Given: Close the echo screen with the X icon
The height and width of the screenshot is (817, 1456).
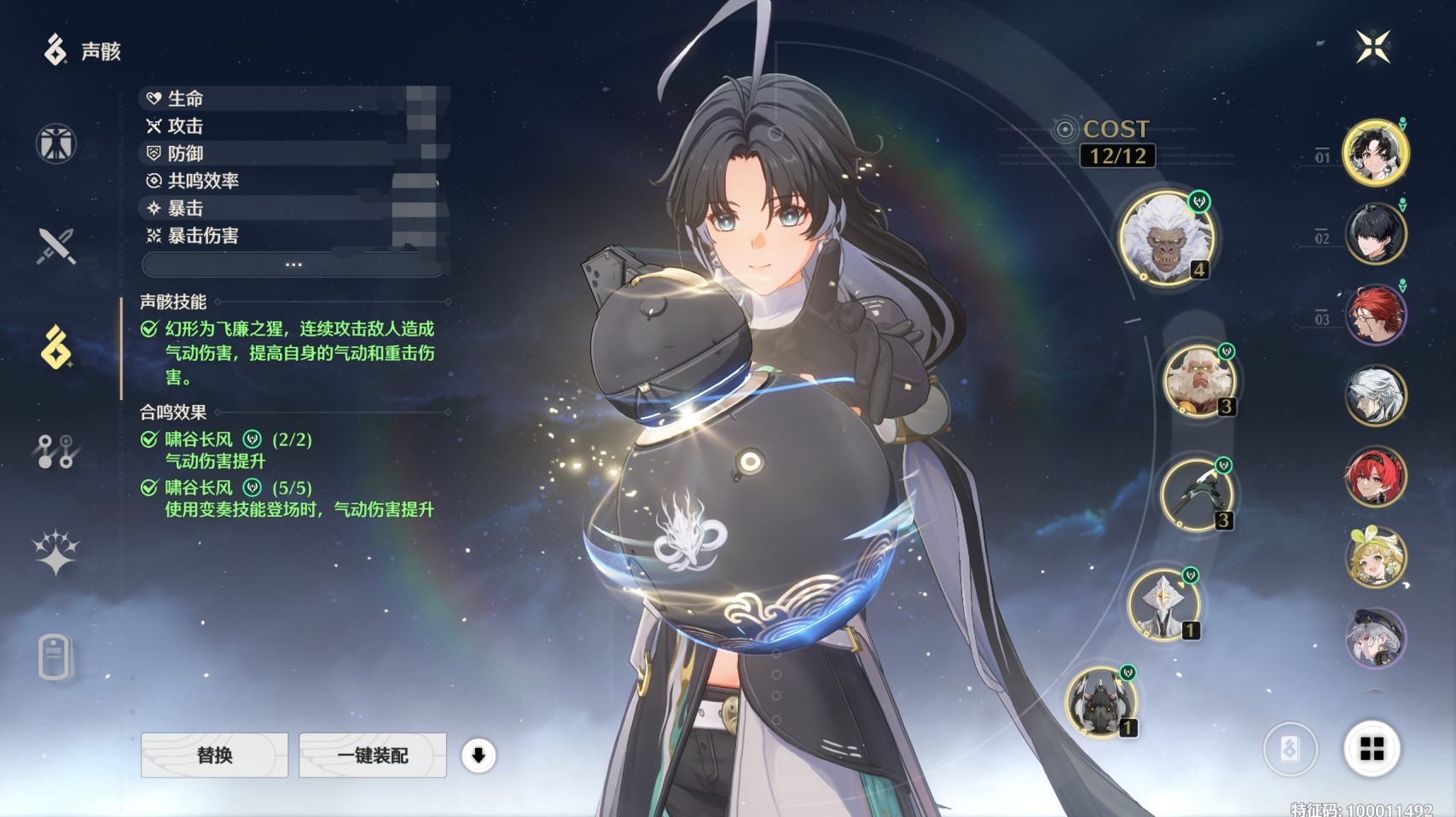Looking at the screenshot, I should tap(1373, 47).
